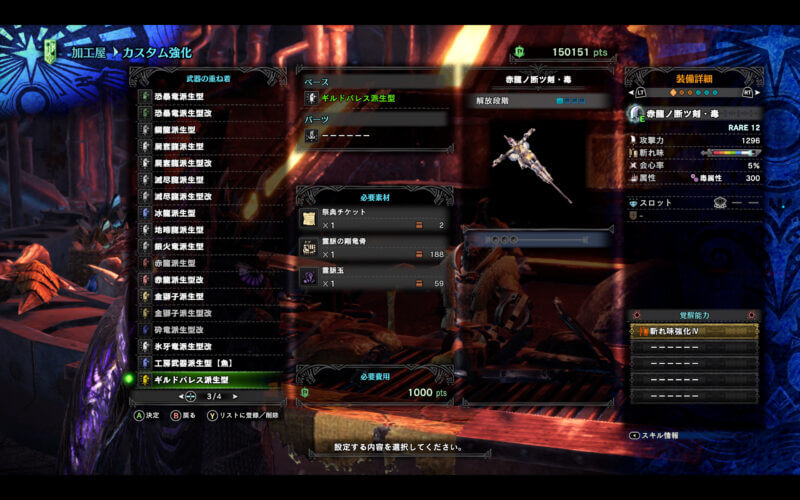The image size is (800, 500).
Task: Select 斬れ味強化IV awakened ability
Action: (693, 331)
